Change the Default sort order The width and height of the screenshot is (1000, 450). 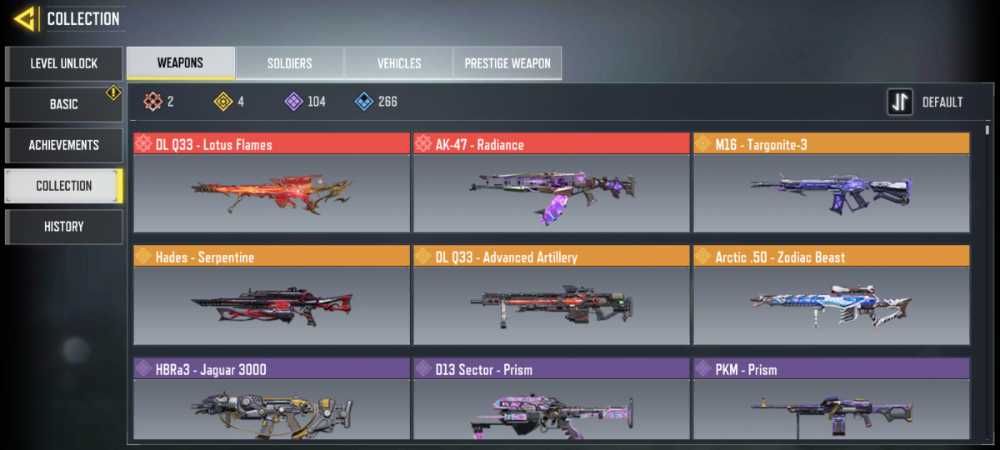coord(925,102)
